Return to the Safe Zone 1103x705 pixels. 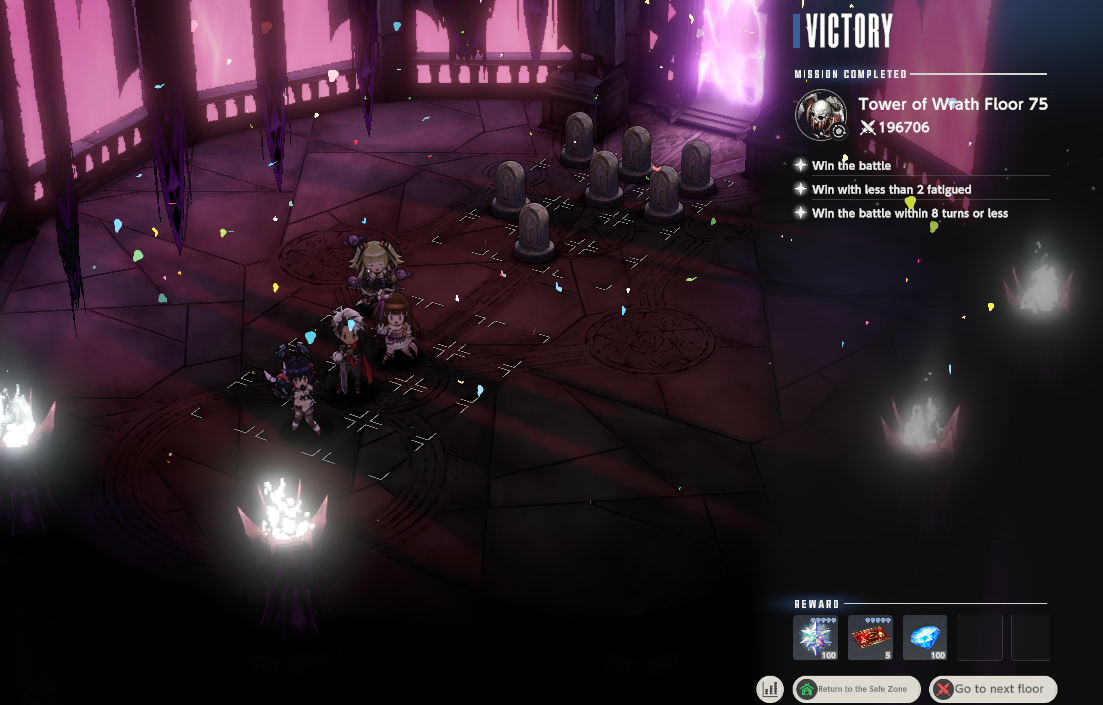coord(856,689)
